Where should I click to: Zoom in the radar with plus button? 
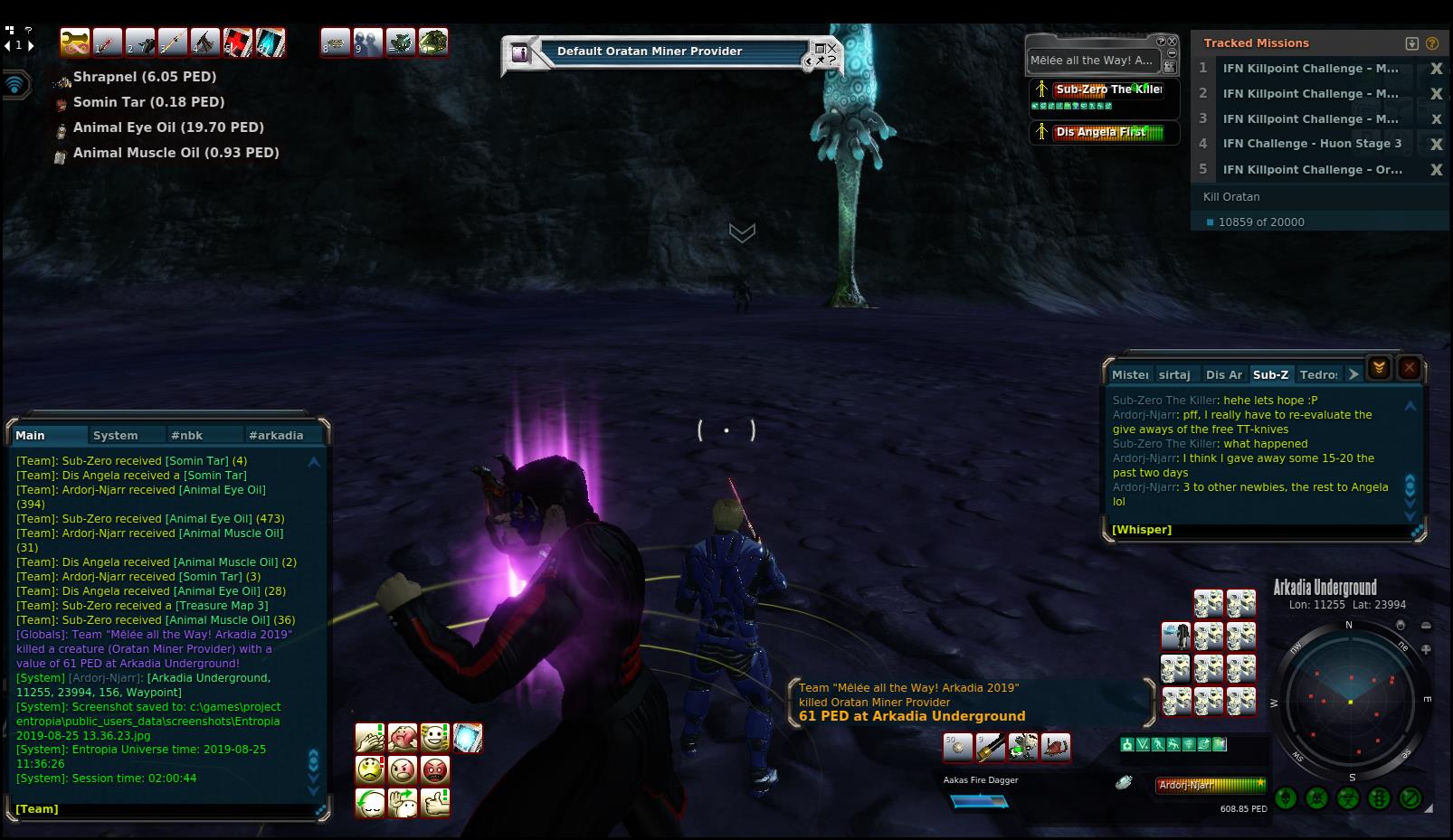click(1427, 648)
